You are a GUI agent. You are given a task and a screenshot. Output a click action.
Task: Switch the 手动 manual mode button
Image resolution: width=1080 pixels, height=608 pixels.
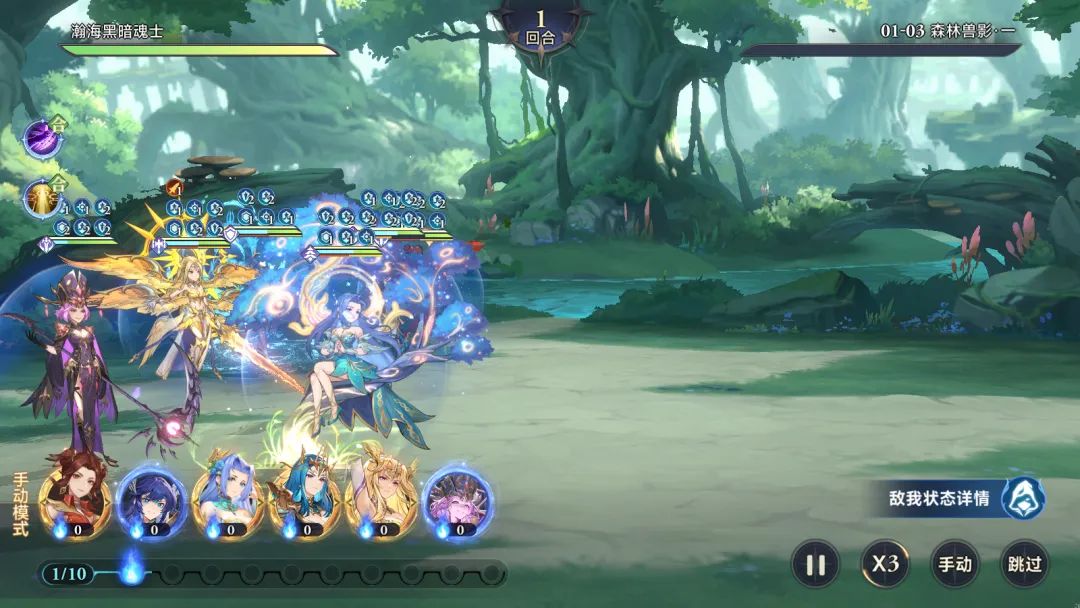[x=955, y=564]
